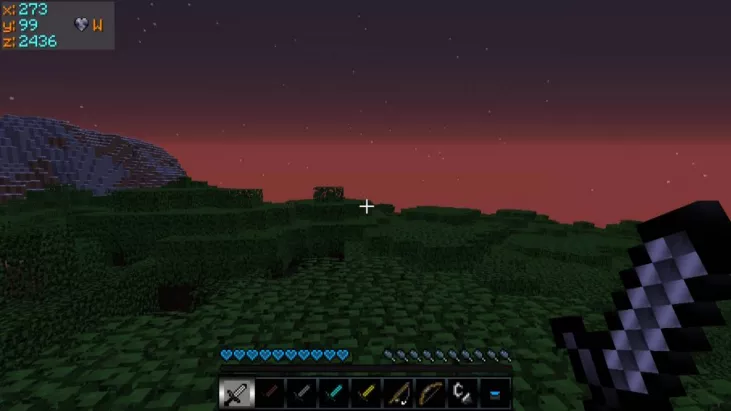The image size is (731, 411).
Task: Choose the dark red sword slot
Action: tap(269, 393)
